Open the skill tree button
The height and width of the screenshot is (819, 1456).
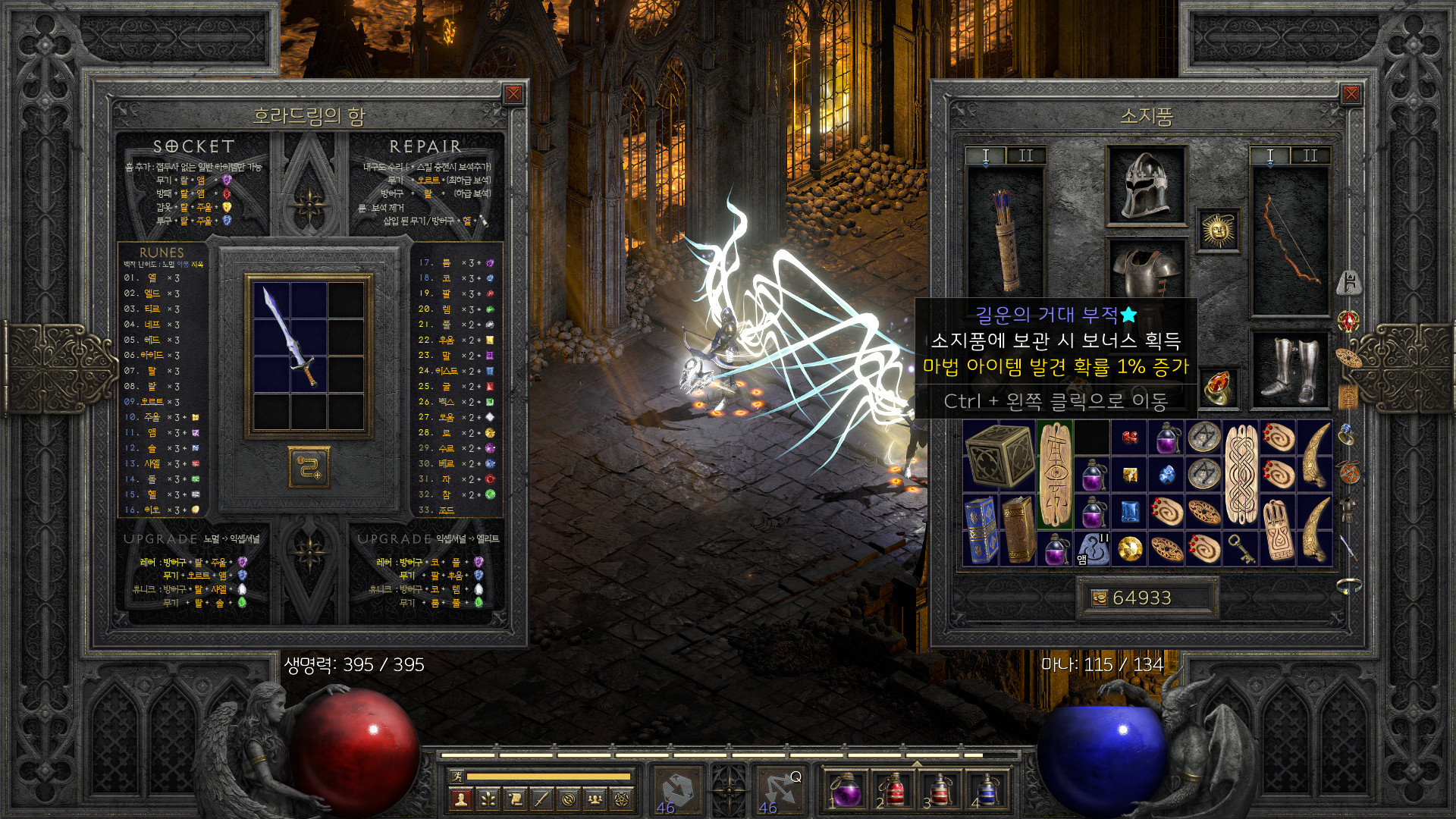[x=488, y=799]
